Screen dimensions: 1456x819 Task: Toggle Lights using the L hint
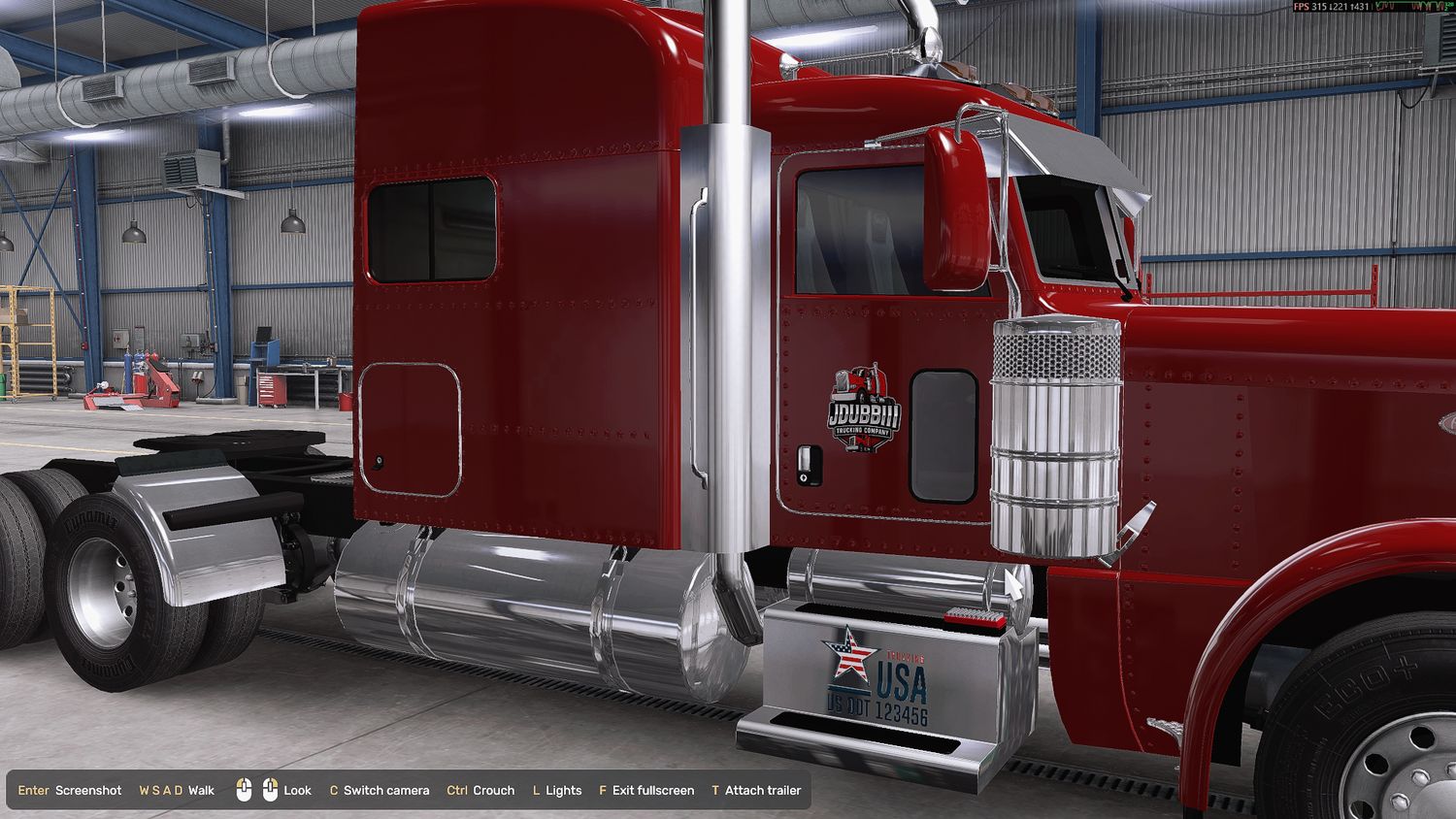[x=557, y=790]
